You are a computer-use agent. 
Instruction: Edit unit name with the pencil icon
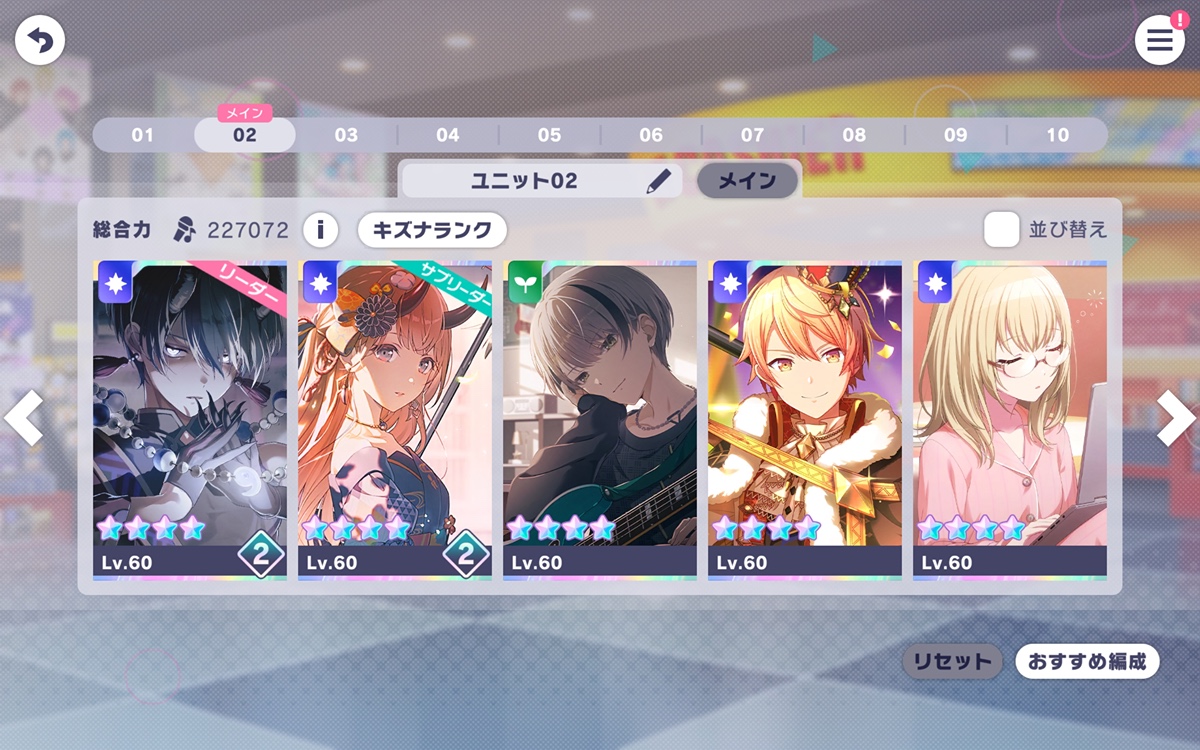658,181
